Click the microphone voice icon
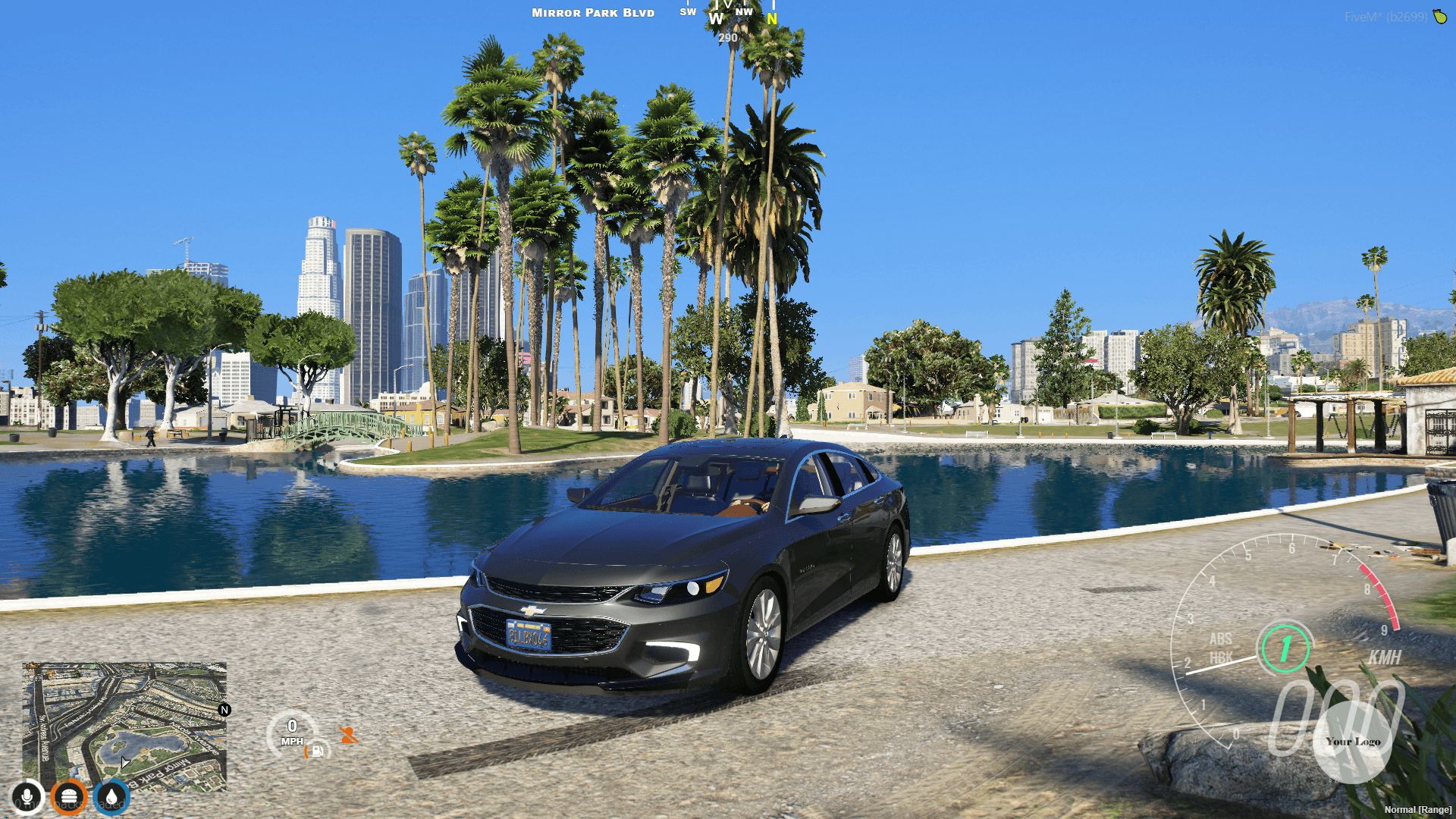Viewport: 1456px width, 819px height. point(27,796)
